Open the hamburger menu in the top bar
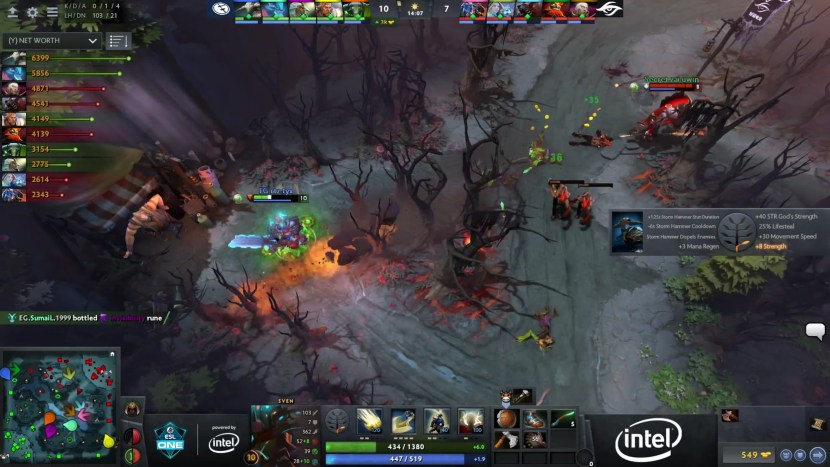Screen dimensions: 830x467 point(51,12)
